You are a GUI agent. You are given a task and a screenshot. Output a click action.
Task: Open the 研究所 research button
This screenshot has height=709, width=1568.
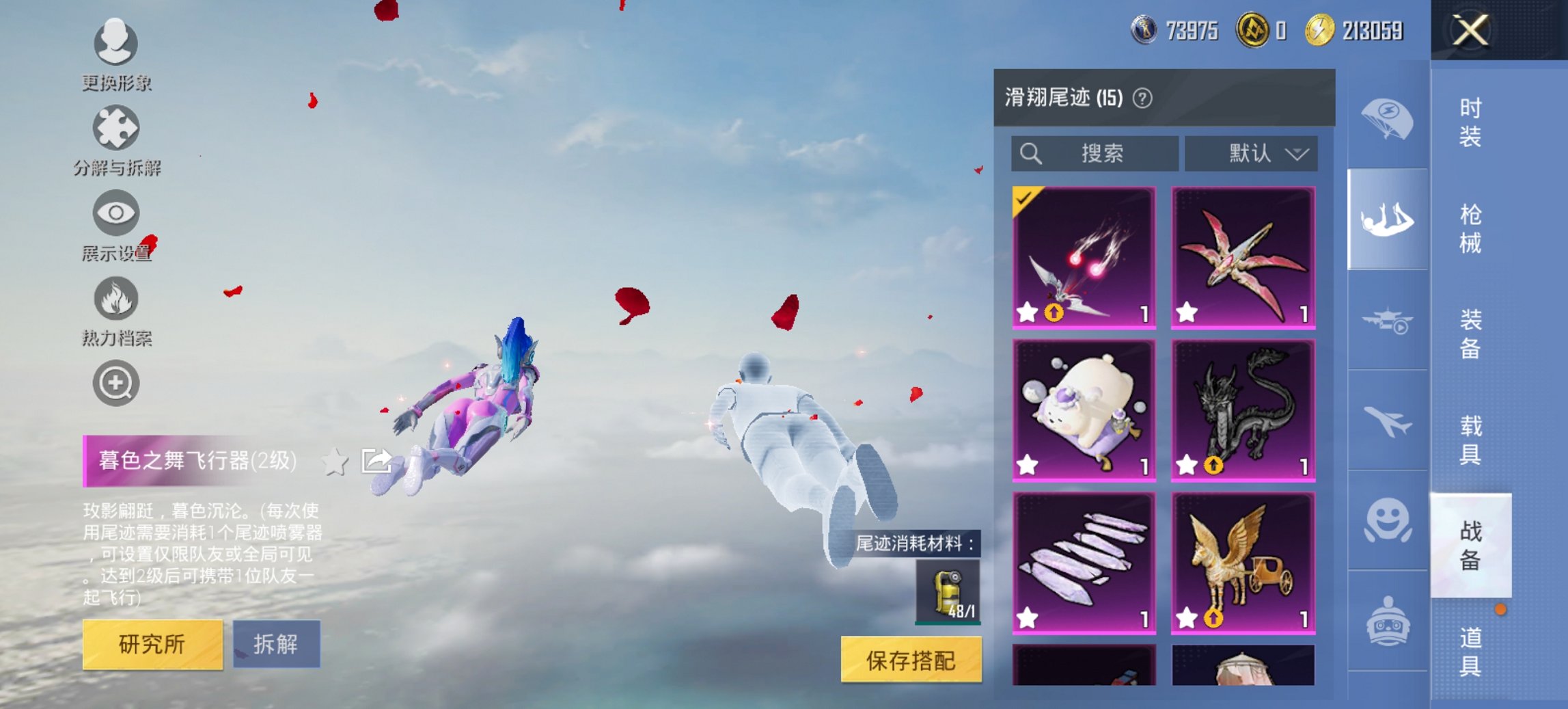click(154, 643)
